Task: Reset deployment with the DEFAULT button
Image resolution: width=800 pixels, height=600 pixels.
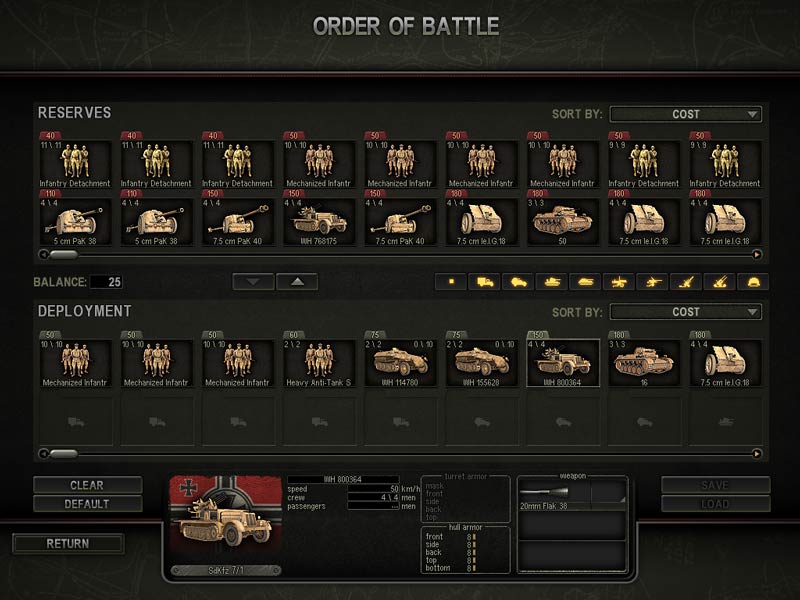Action: point(86,504)
